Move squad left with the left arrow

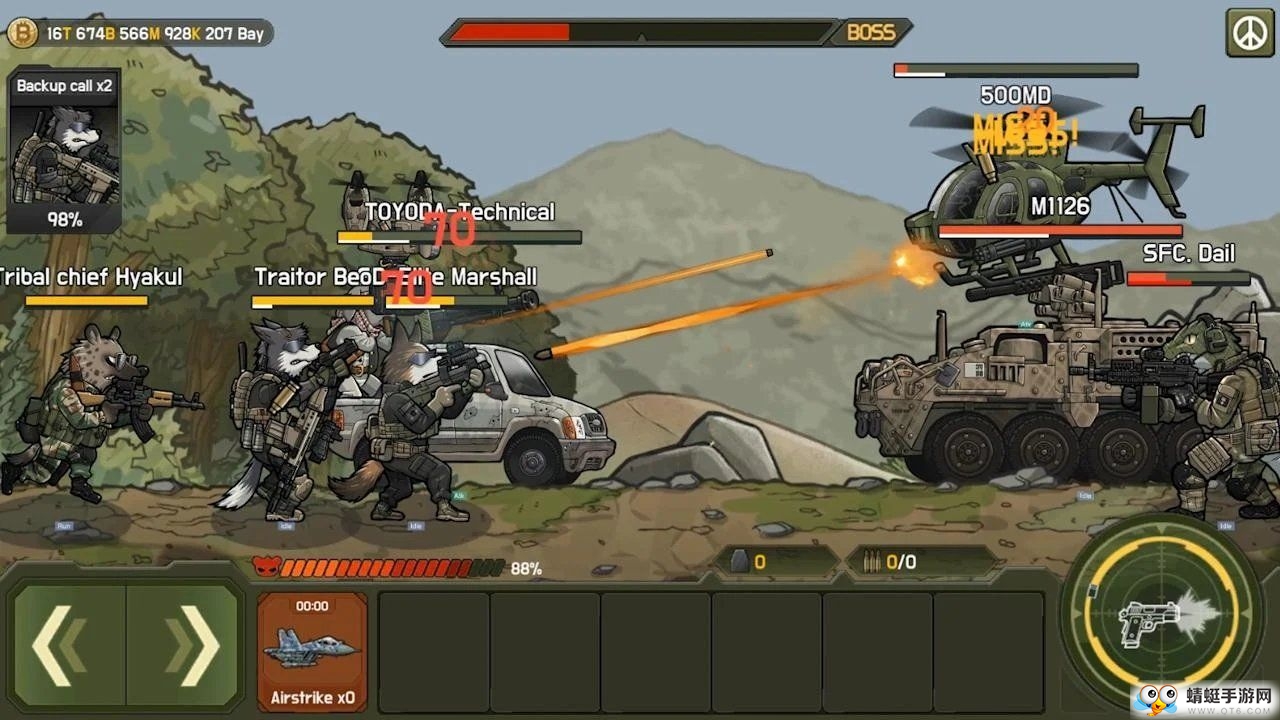pos(68,645)
